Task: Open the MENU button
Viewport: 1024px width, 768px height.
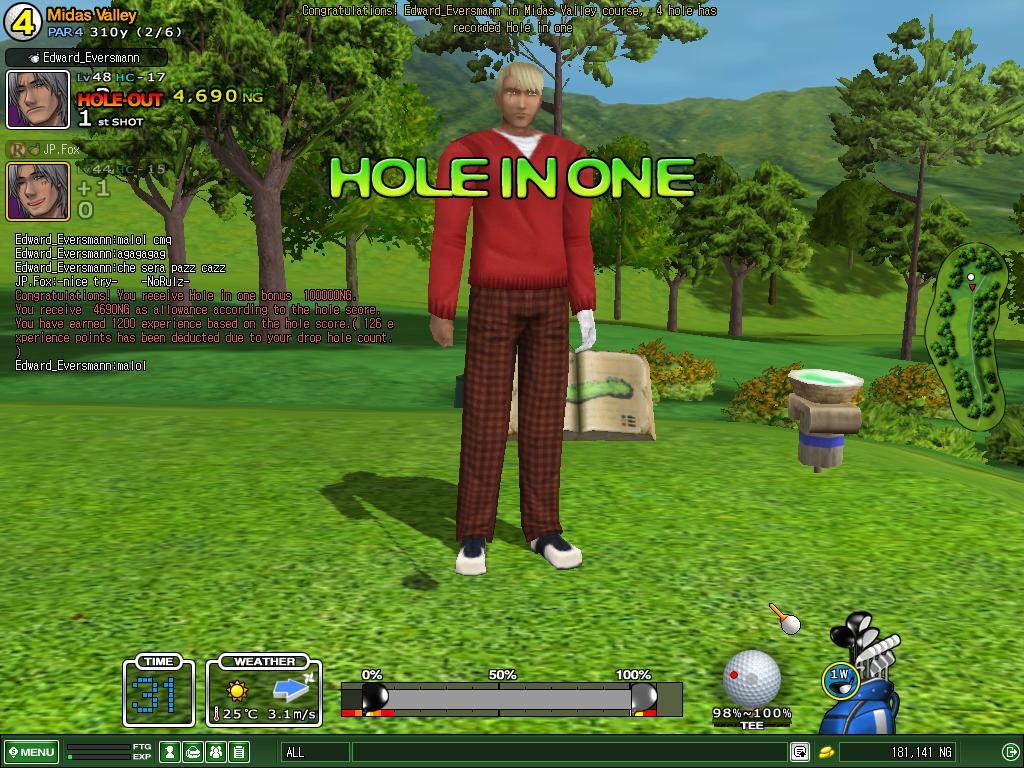Action: [x=32, y=752]
